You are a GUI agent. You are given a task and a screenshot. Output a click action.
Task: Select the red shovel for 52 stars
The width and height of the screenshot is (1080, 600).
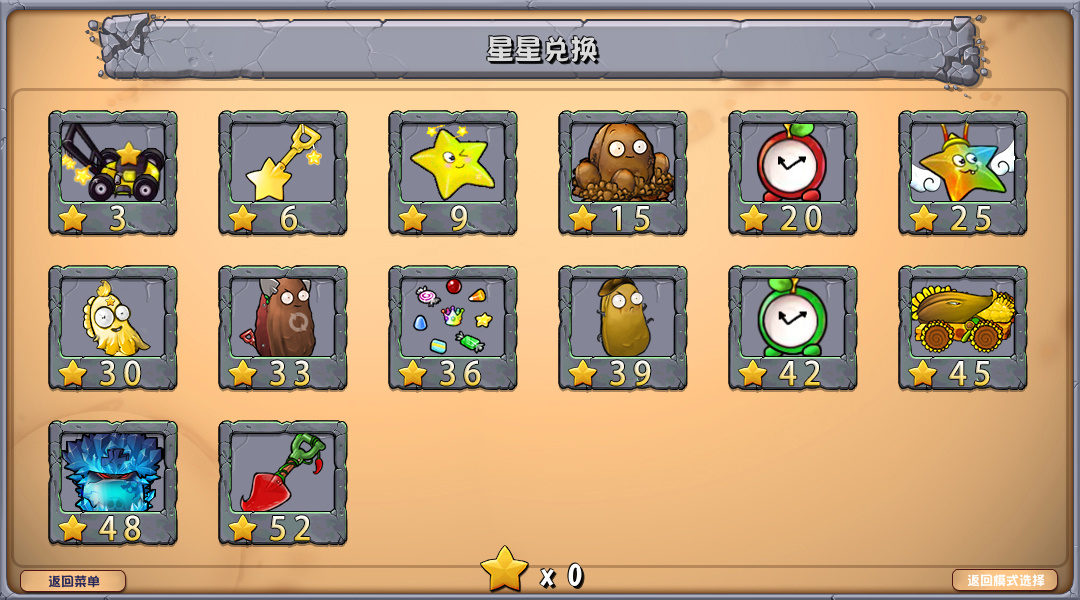(283, 482)
